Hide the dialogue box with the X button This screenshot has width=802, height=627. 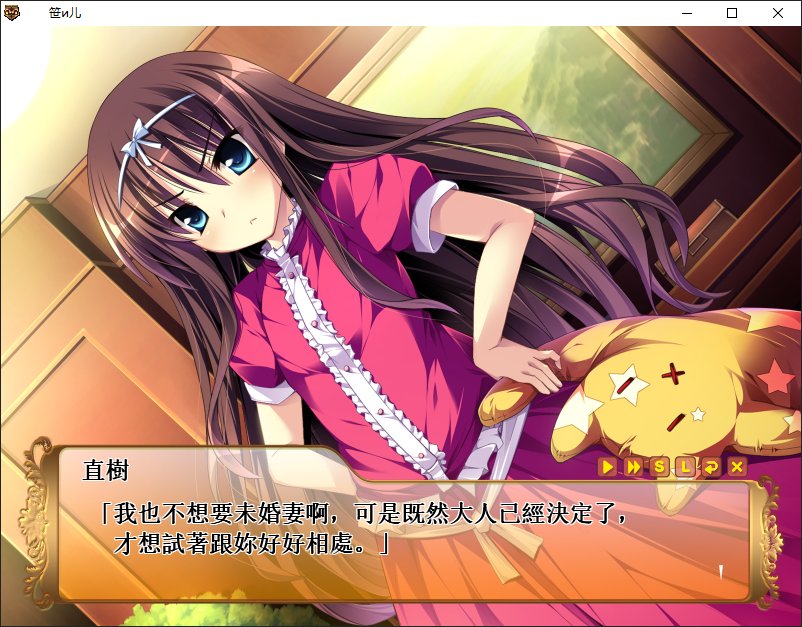737,467
